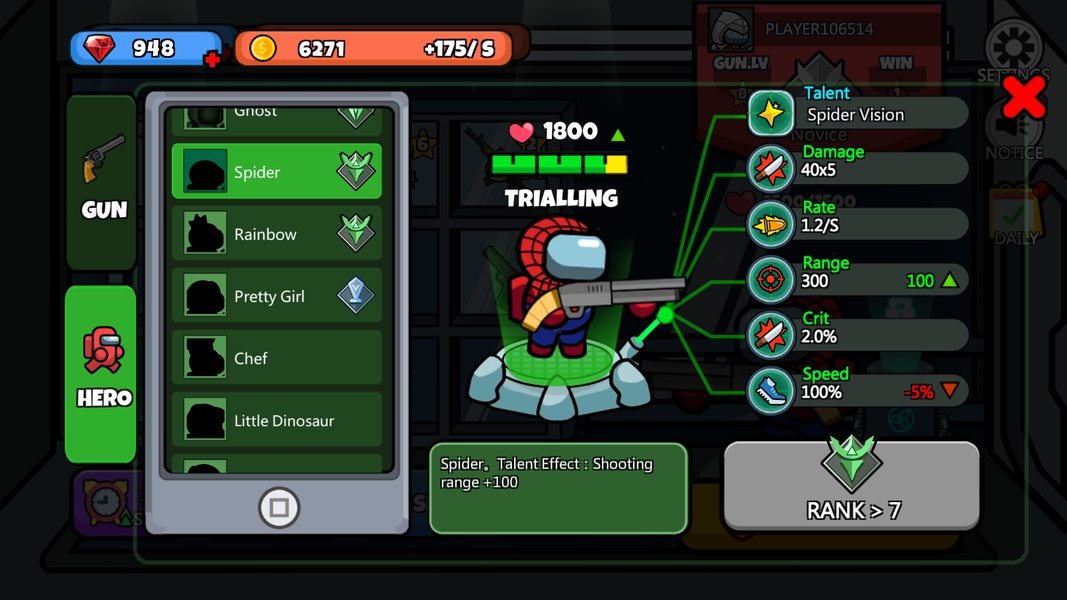Choose the Little Dinosaur hero
The width and height of the screenshot is (1067, 600).
pos(277,420)
